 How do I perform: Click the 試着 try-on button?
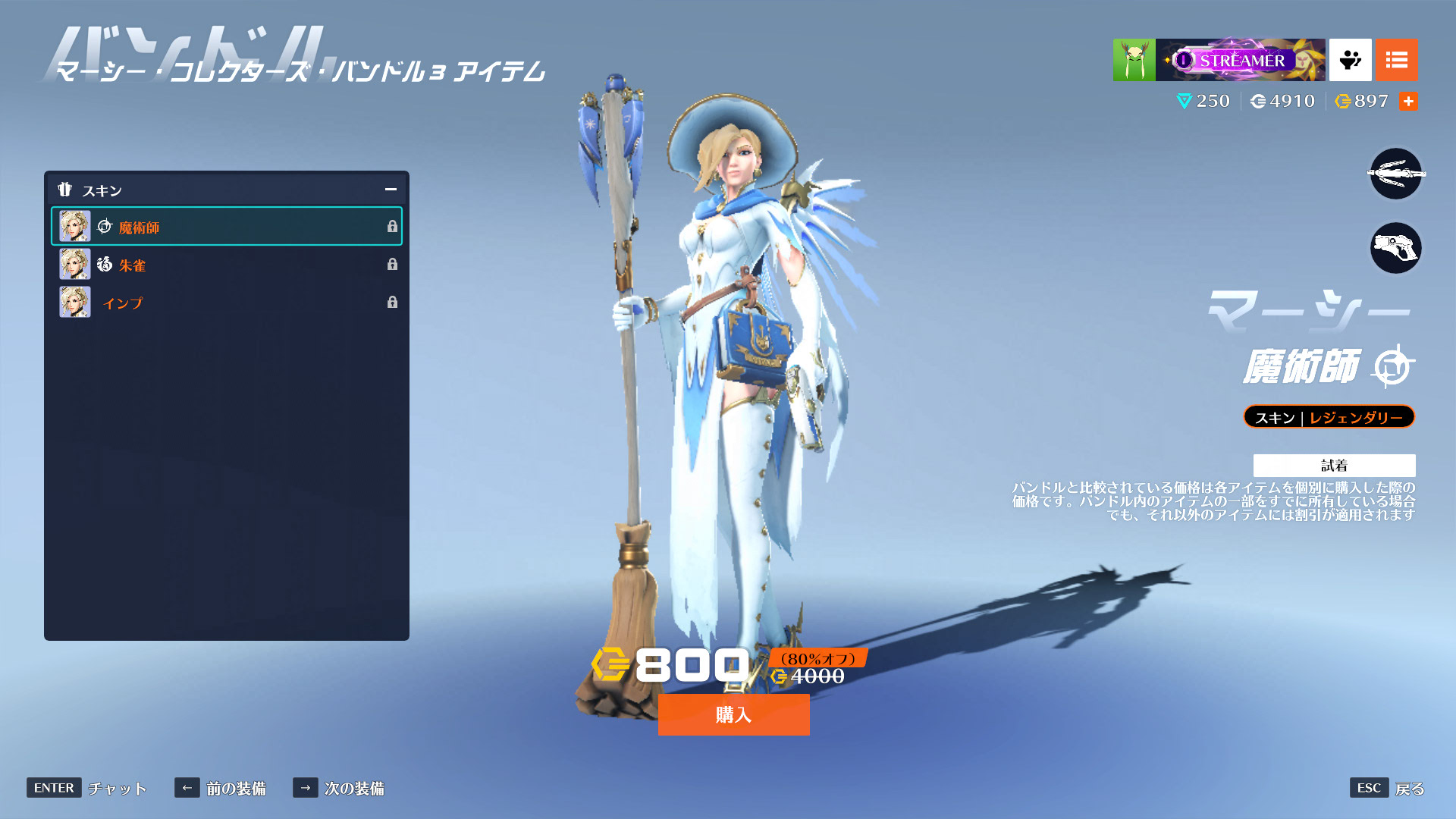click(1334, 465)
